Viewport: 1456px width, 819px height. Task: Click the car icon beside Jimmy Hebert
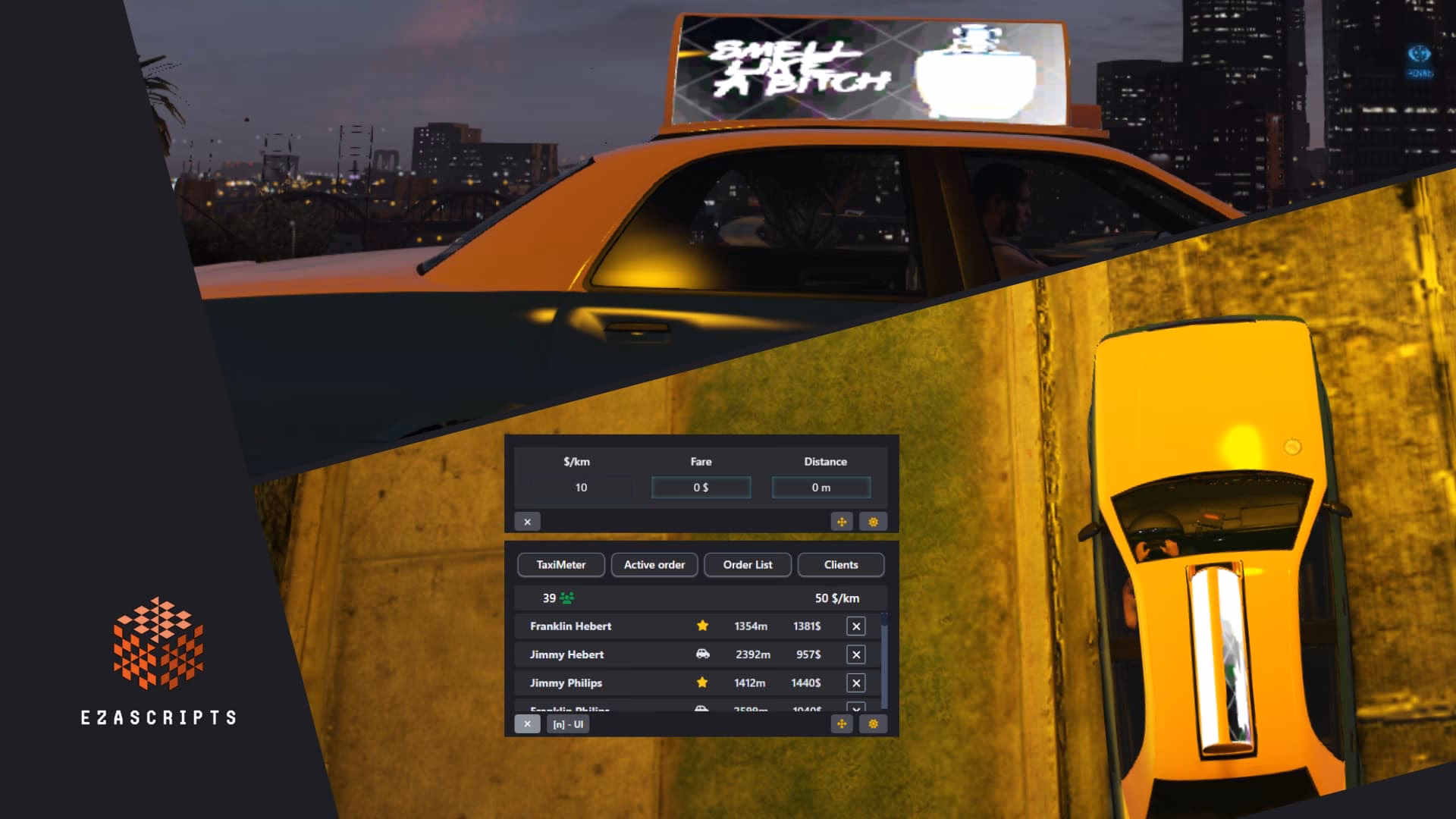(702, 654)
